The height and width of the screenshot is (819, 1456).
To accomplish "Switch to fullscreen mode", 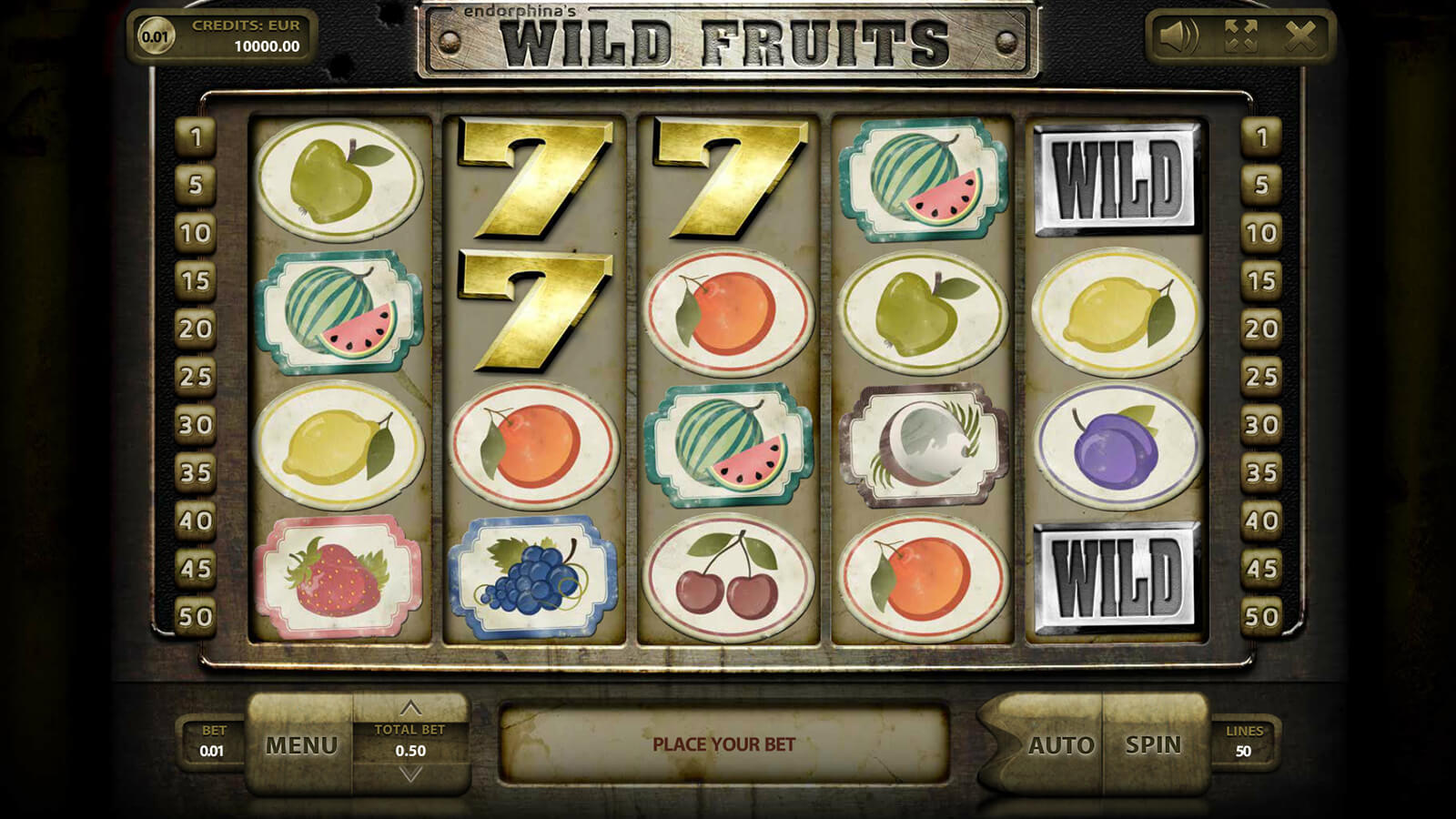I will [x=1240, y=36].
